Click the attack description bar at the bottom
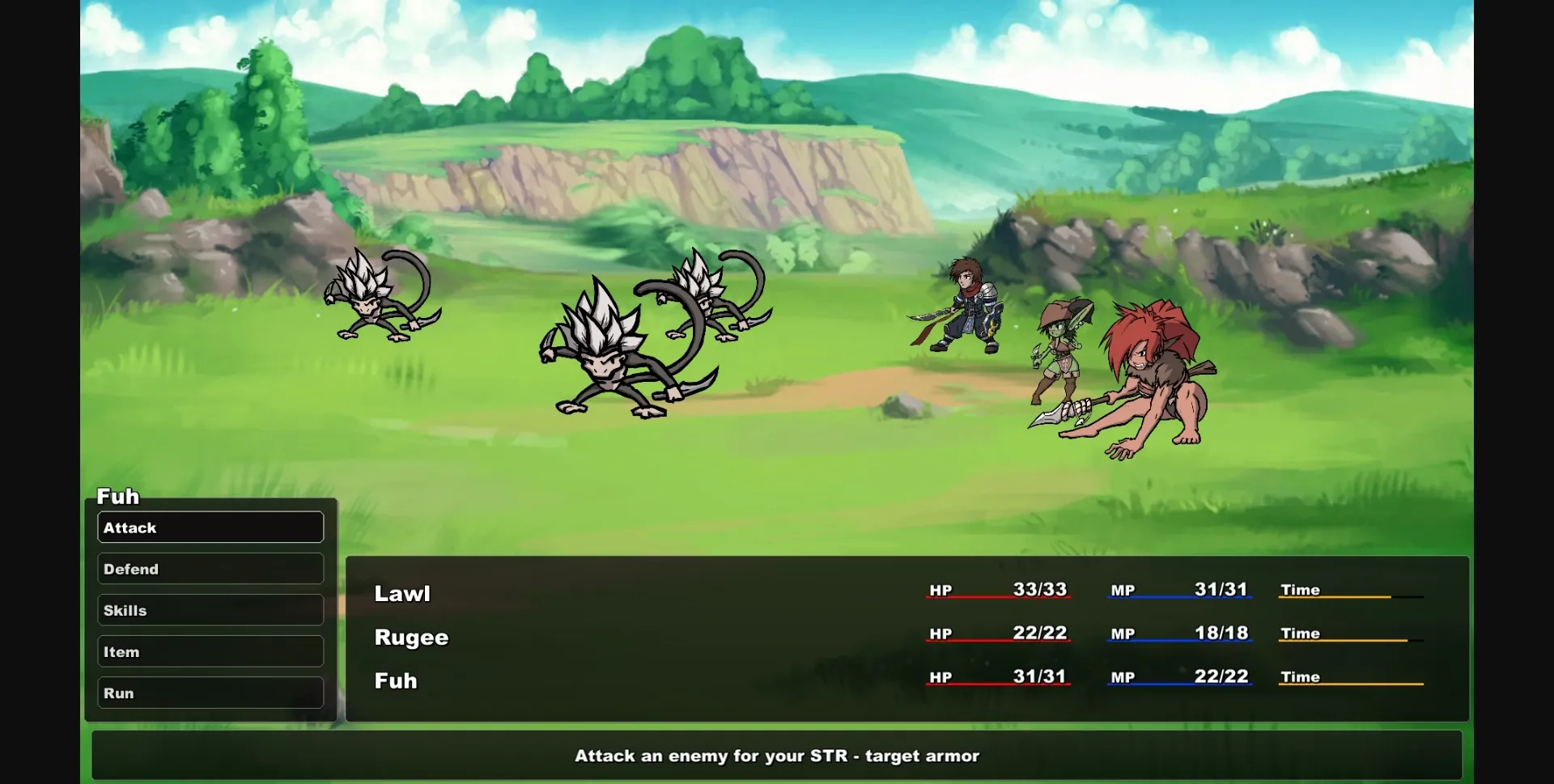The width and height of the screenshot is (1554, 784). pos(777,756)
